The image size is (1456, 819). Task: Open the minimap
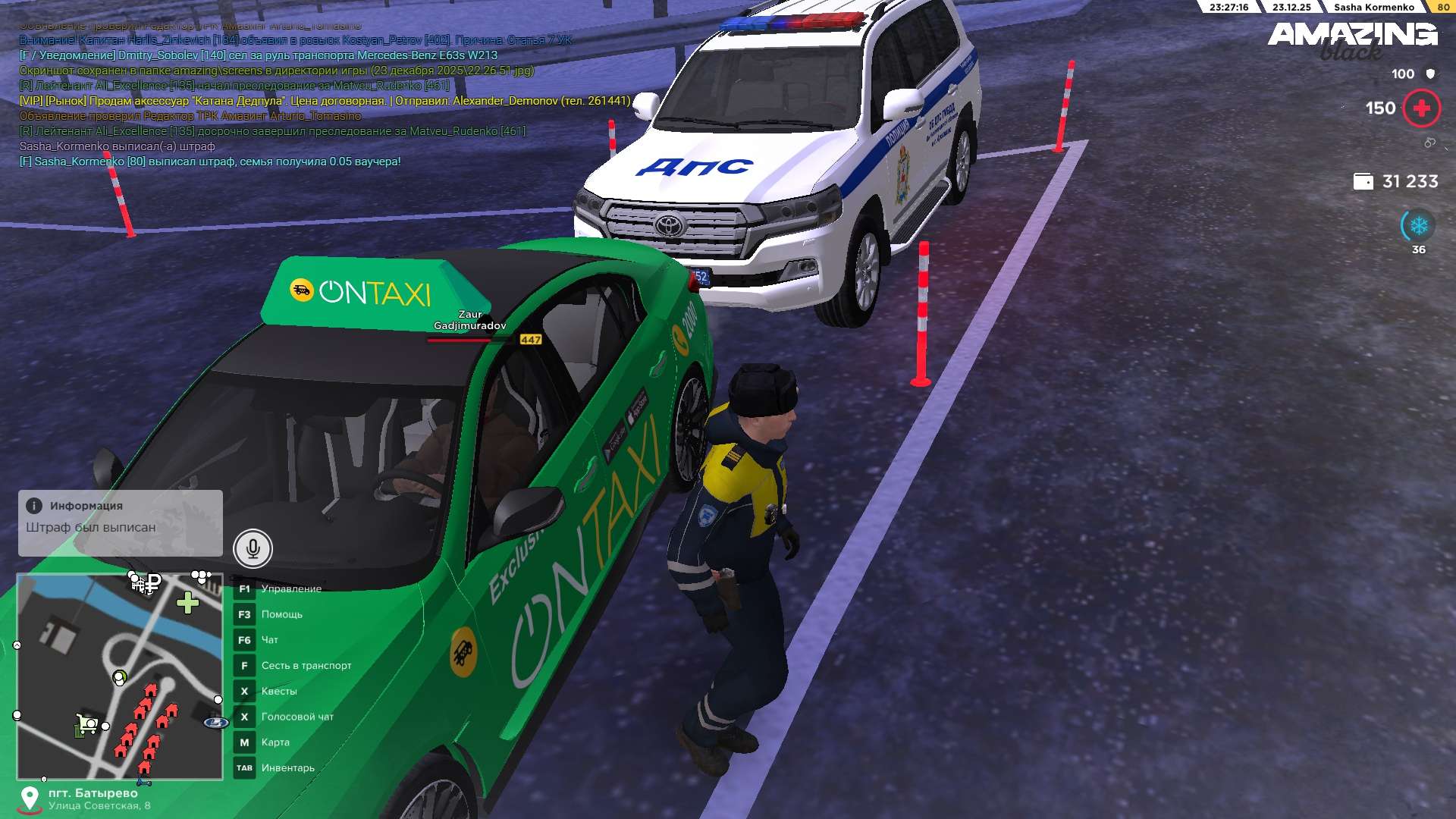120,676
